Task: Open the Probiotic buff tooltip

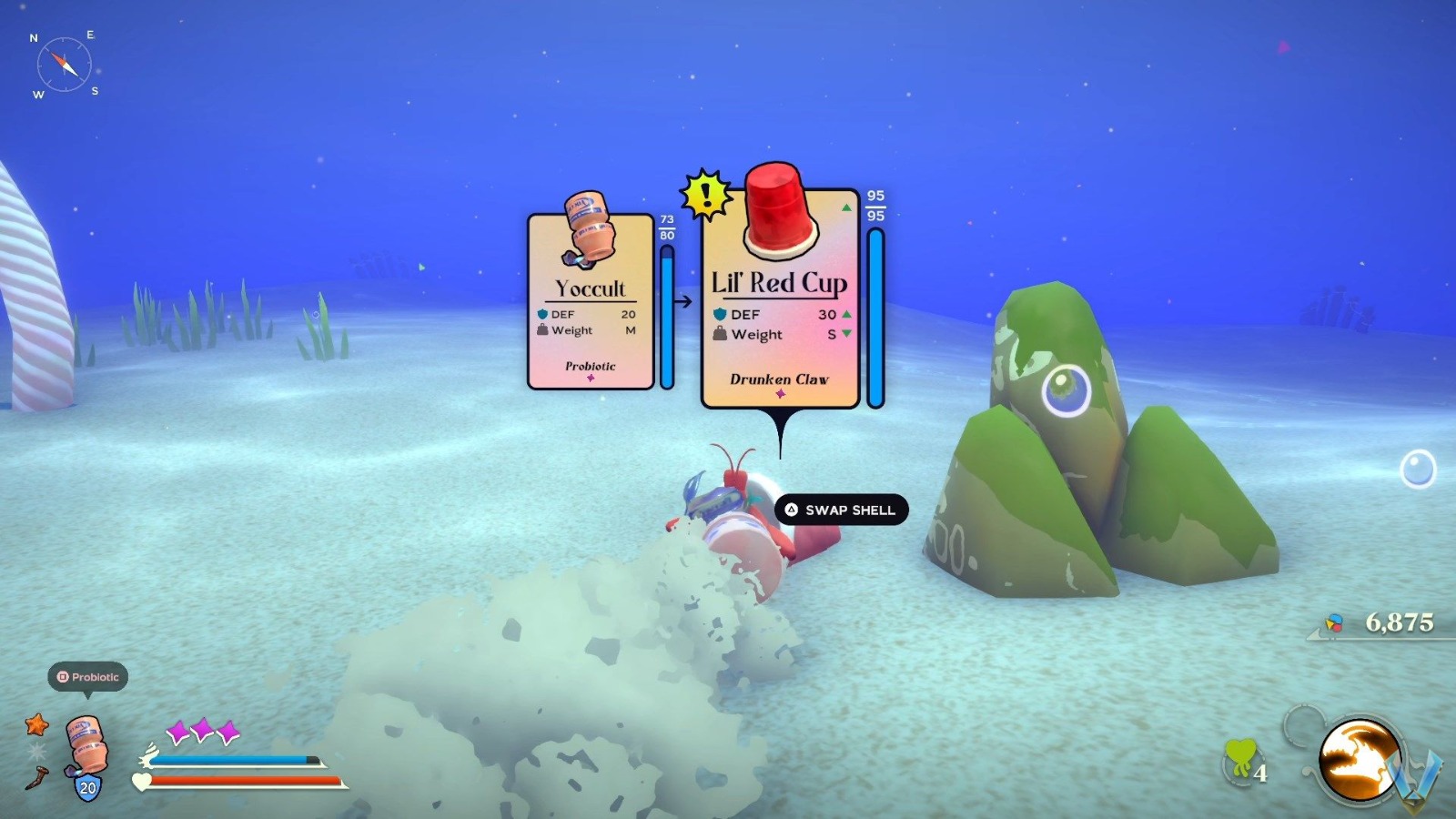Action: click(x=88, y=677)
